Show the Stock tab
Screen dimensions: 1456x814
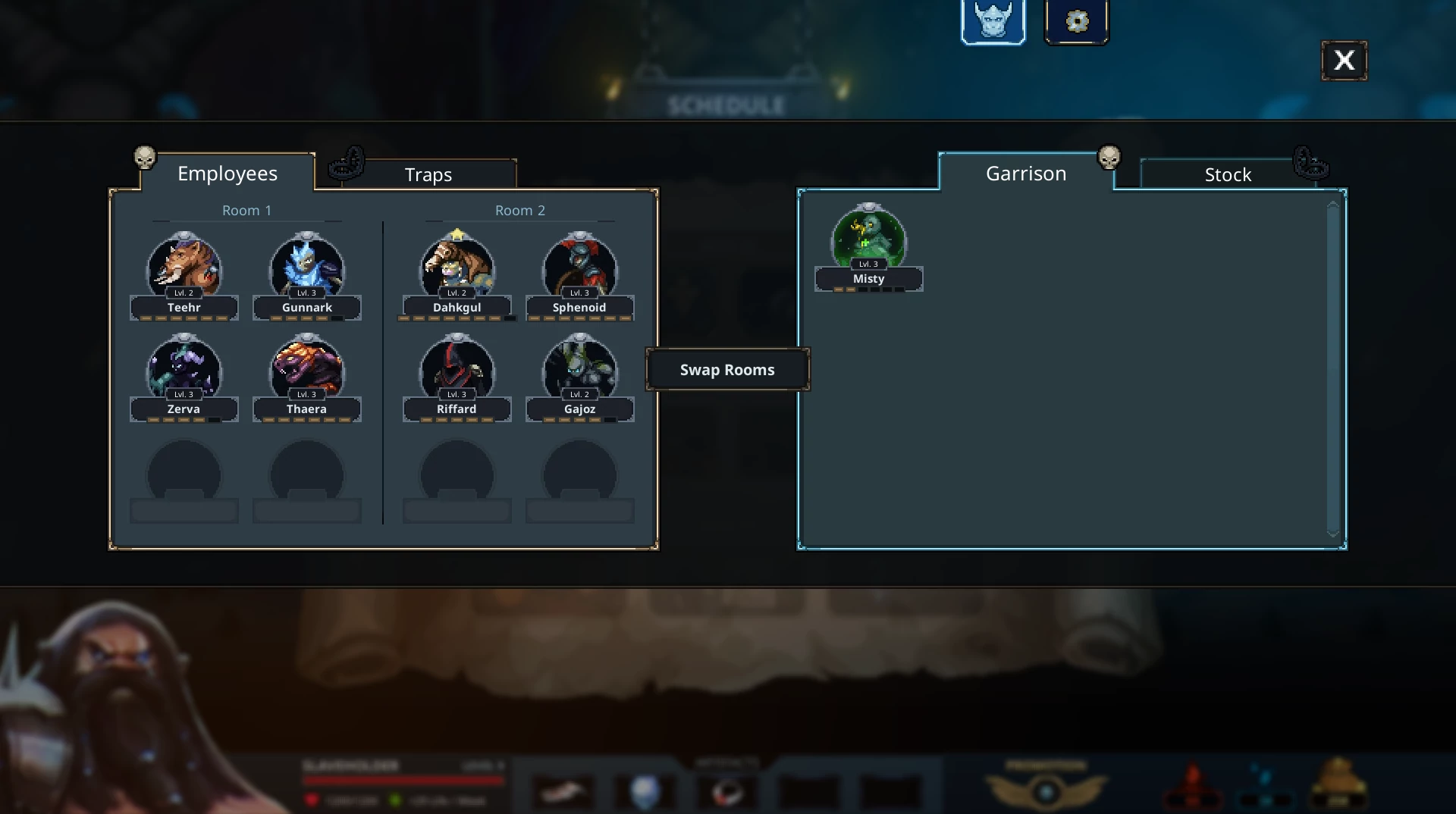click(x=1227, y=175)
